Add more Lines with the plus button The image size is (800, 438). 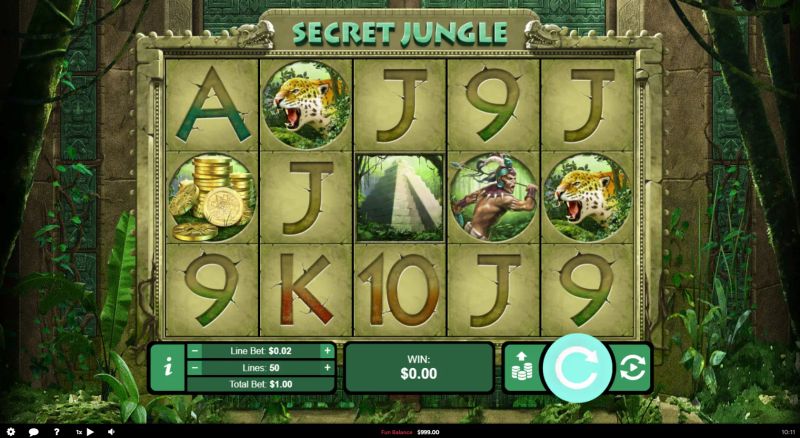point(326,368)
